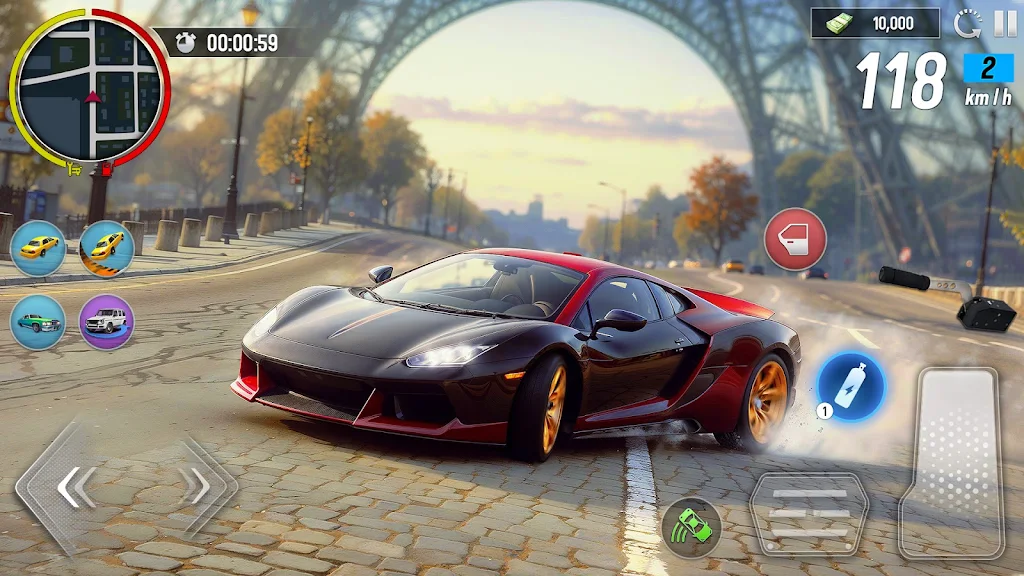Open the cash balance panel
Viewport: 1024px width, 576px height.
point(875,23)
